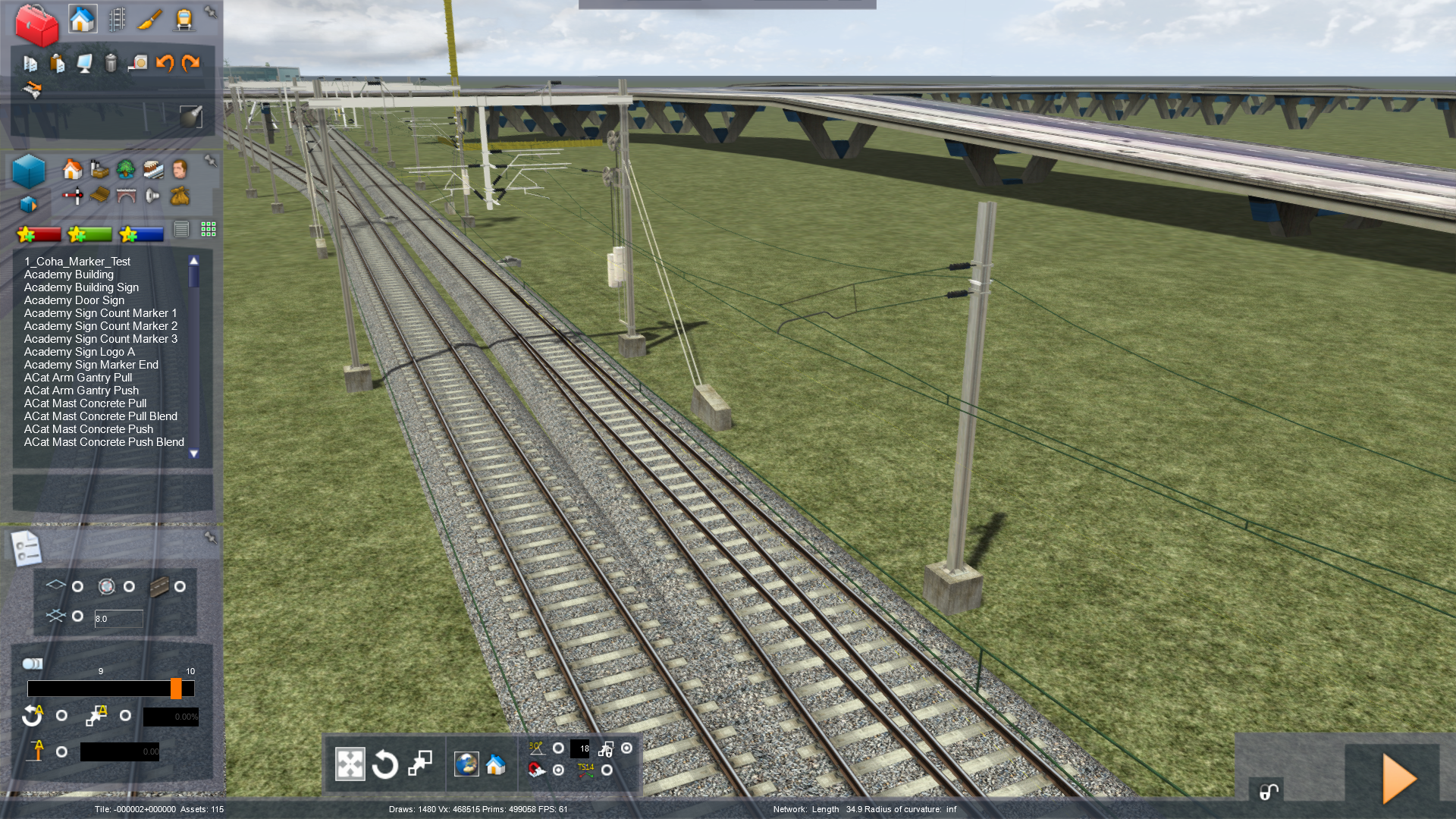Pick ACat Mast Concrete Pull from list
The height and width of the screenshot is (819, 1456).
coord(85,403)
